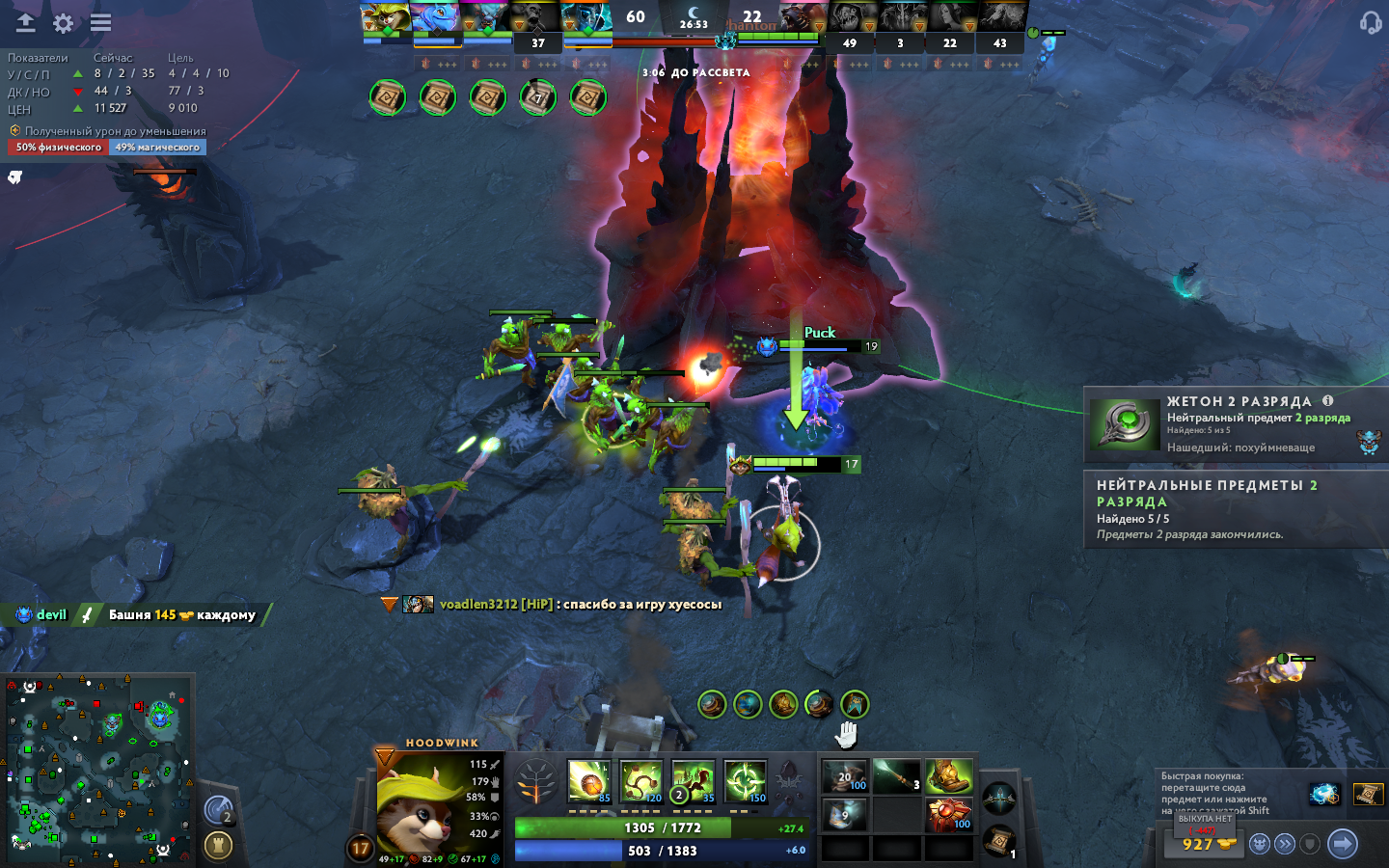1389x868 pixels.
Task: Use the red sunburst item slot
Action: [948, 814]
